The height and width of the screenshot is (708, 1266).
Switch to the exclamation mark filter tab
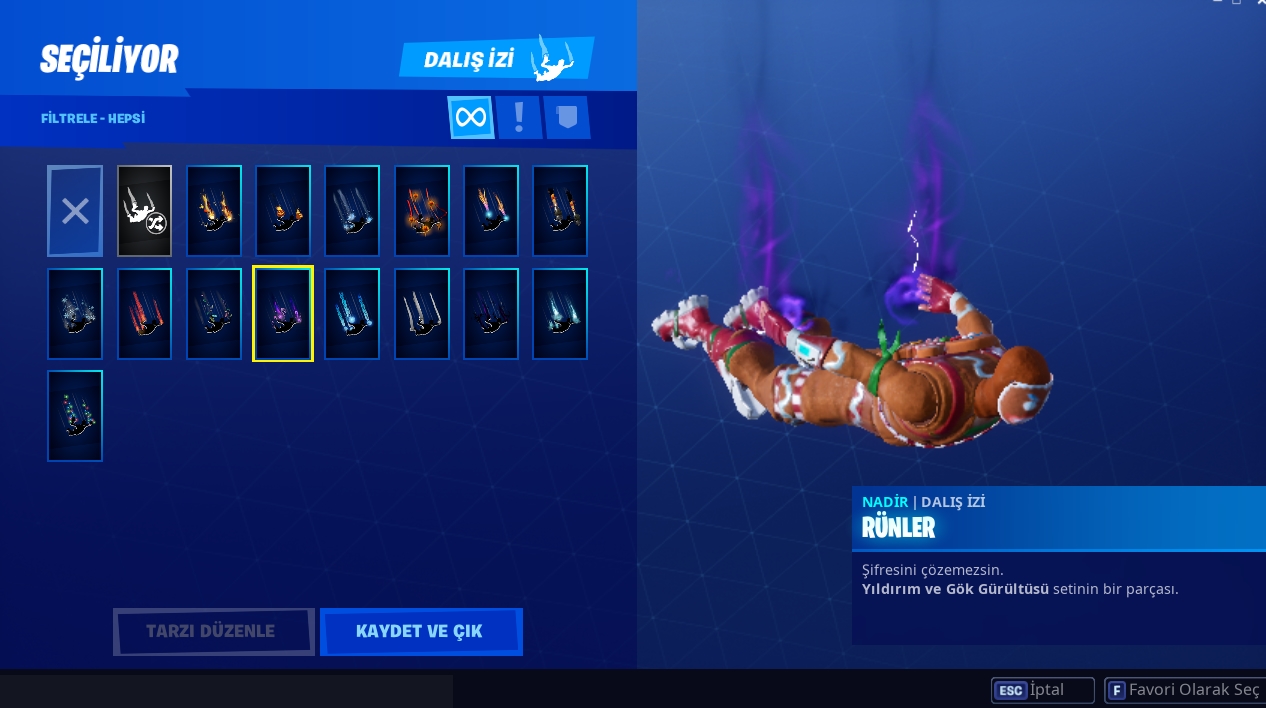(518, 118)
